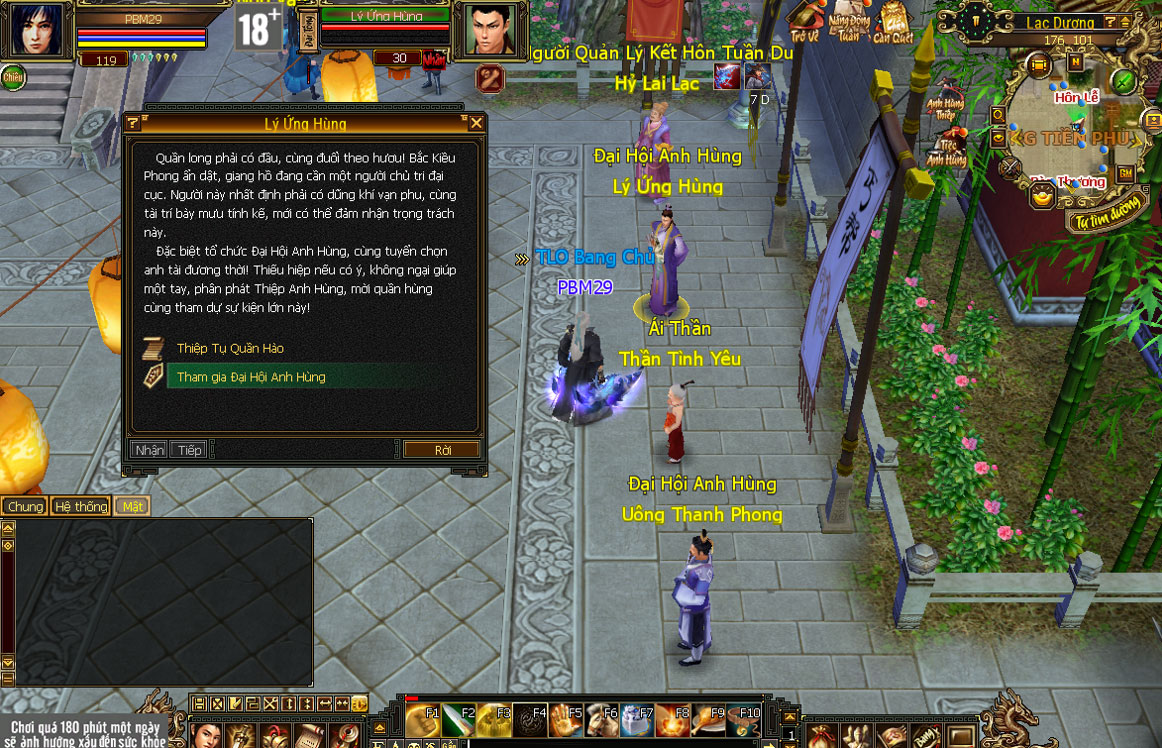Switch to the Mật chat tab

point(132,506)
